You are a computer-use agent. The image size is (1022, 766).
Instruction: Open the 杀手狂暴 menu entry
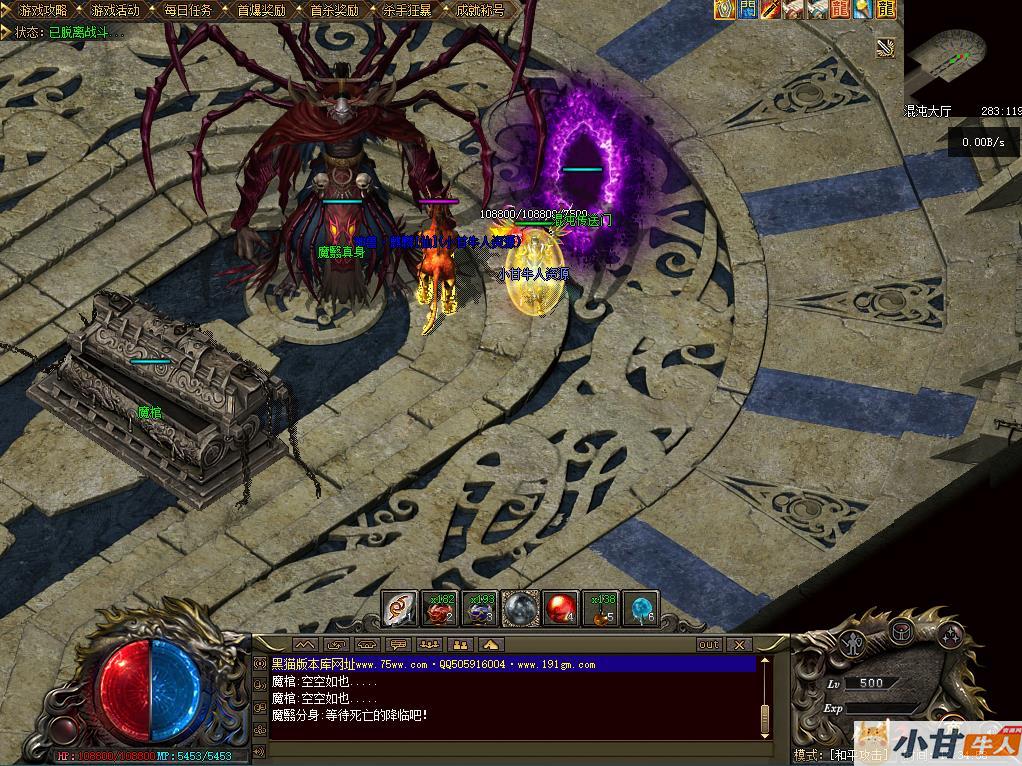[x=407, y=11]
